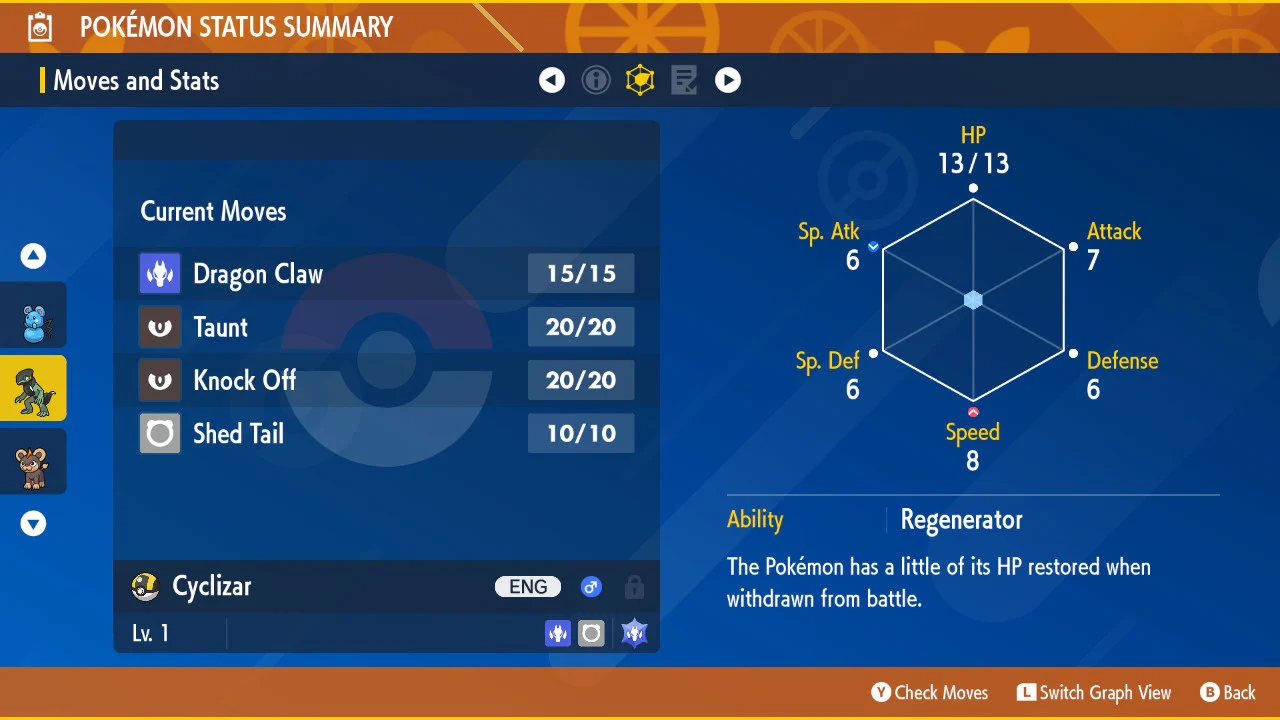Select Cyclizar's party thumbnail
1280x720 pixels.
click(x=33, y=388)
